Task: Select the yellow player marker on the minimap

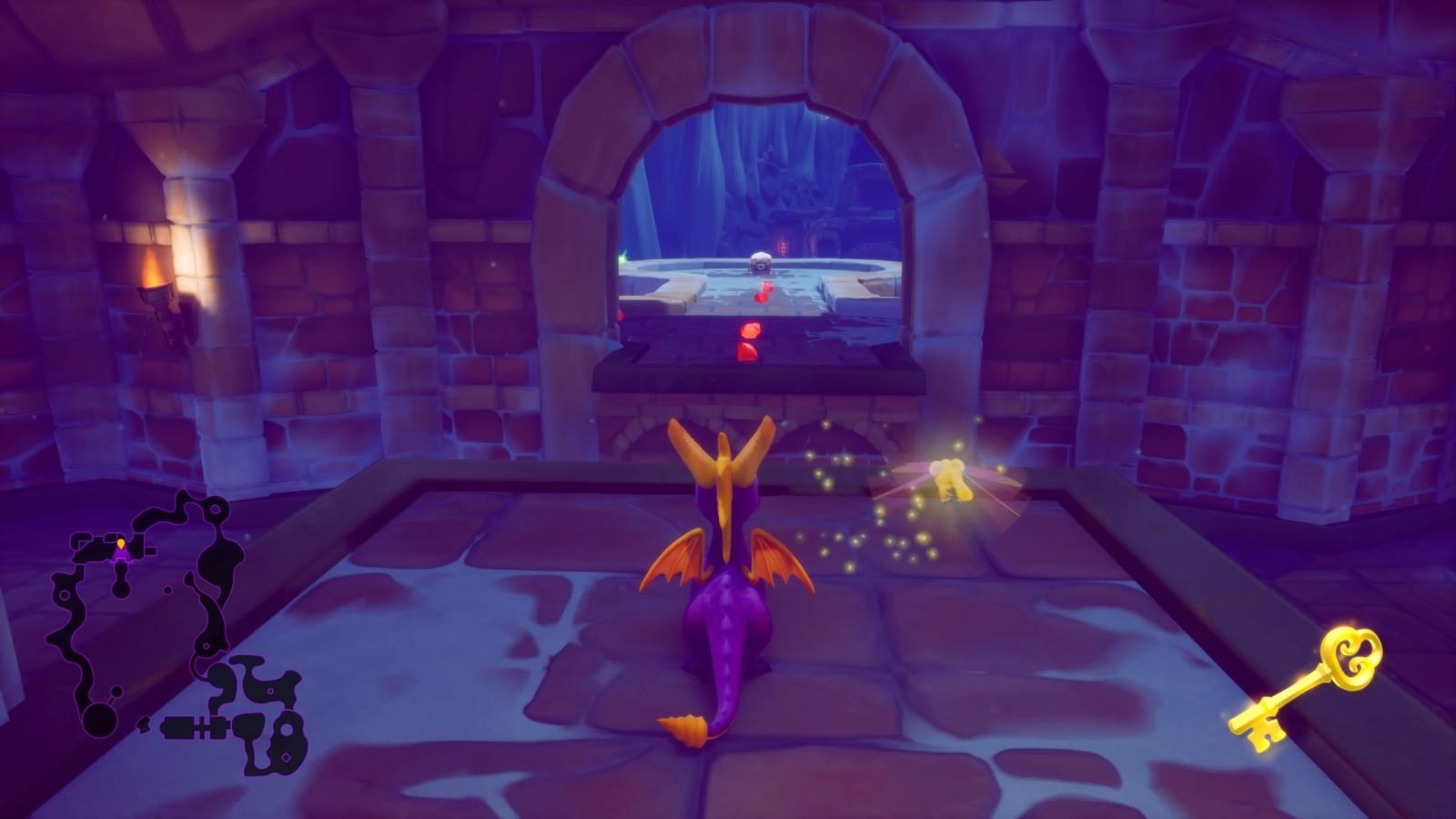Action: click(x=121, y=545)
